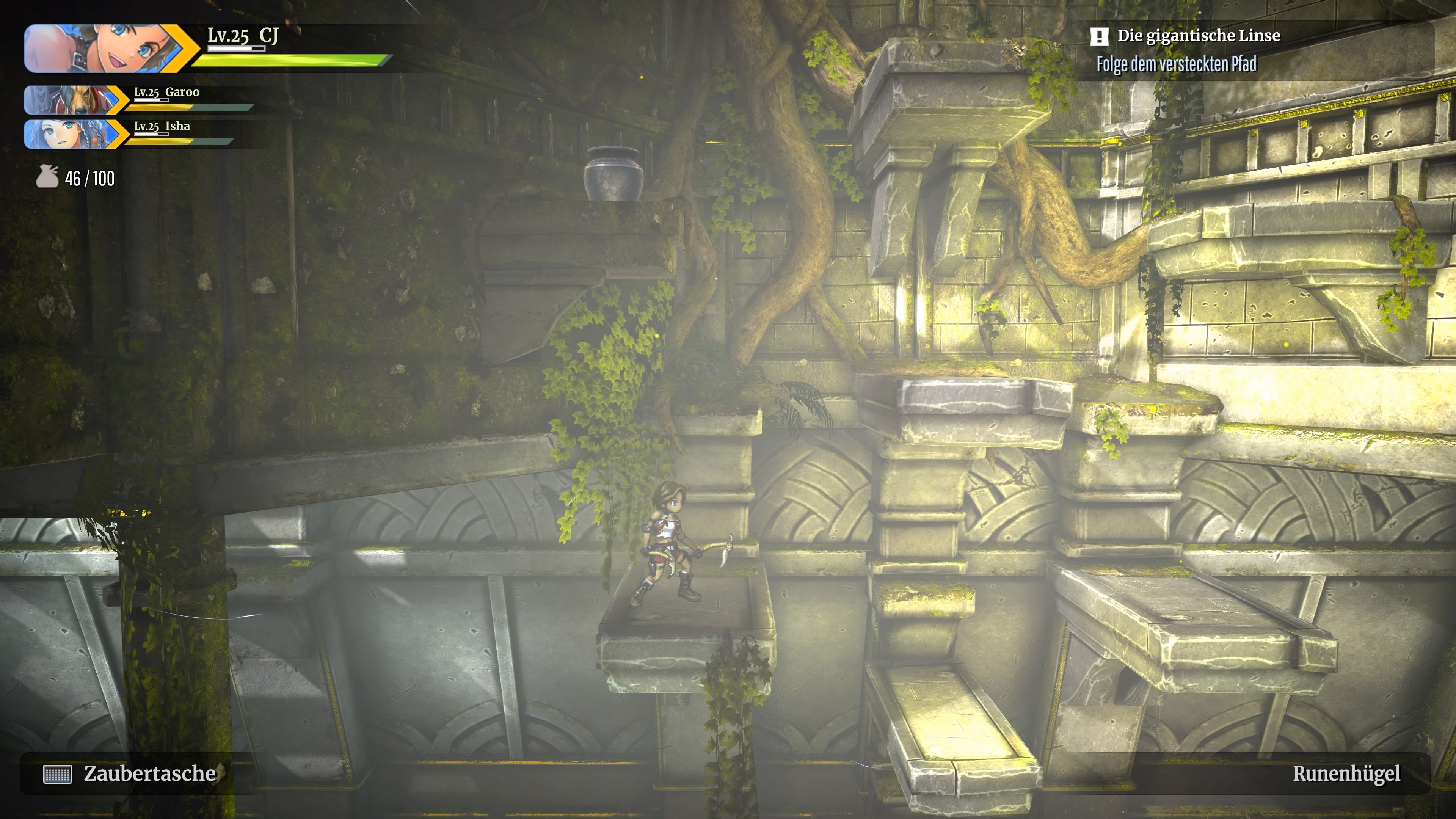The width and height of the screenshot is (1456, 819).
Task: Open the Zaubertasche bag
Action: pyautogui.click(x=130, y=774)
